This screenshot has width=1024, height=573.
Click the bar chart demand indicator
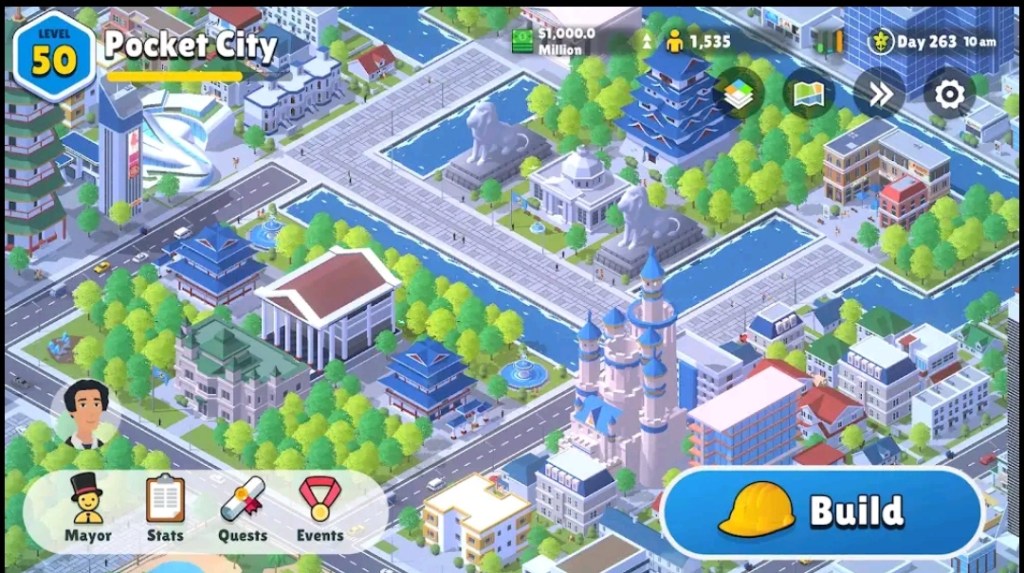coord(827,41)
